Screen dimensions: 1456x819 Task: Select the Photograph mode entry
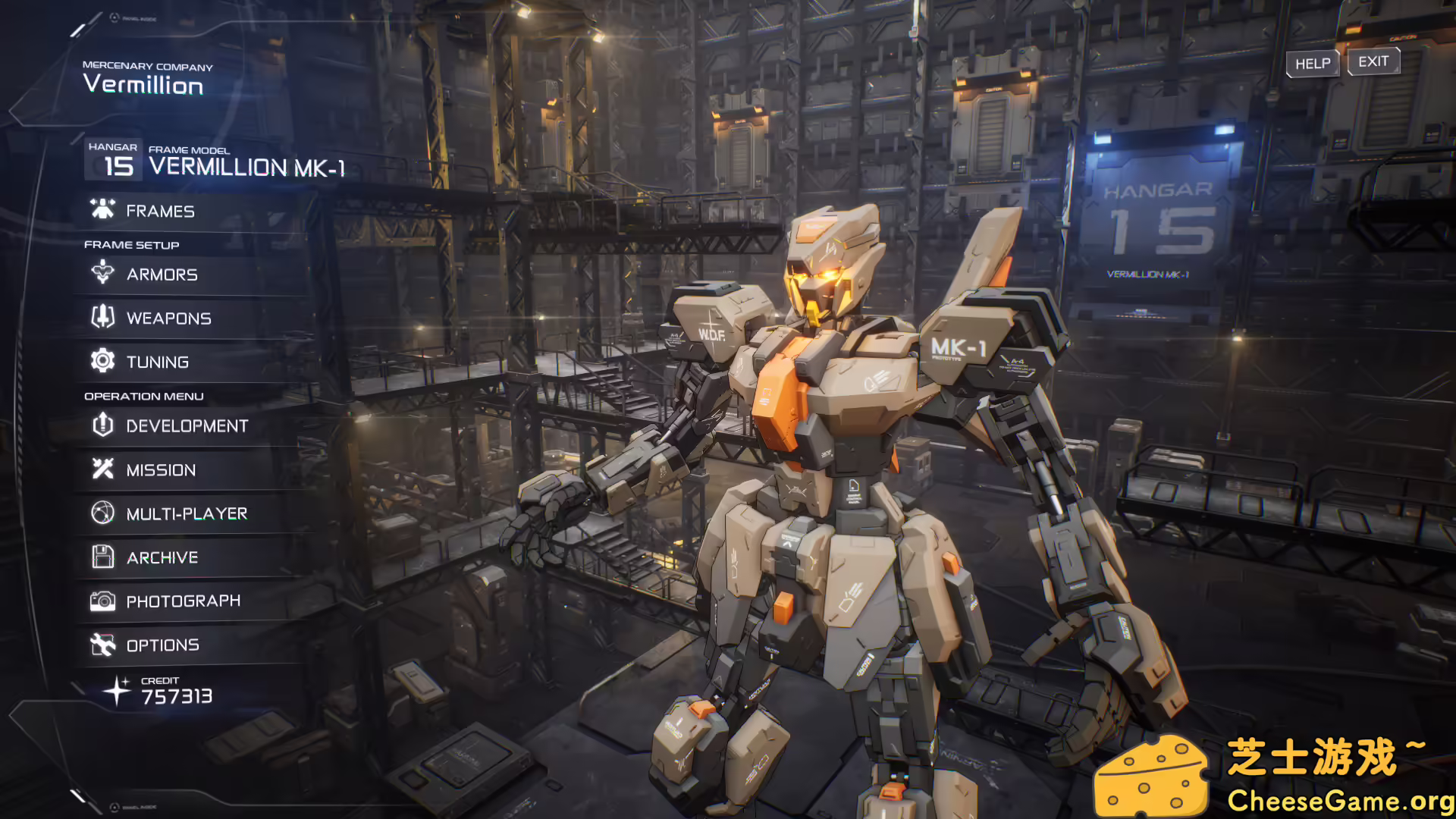click(183, 601)
